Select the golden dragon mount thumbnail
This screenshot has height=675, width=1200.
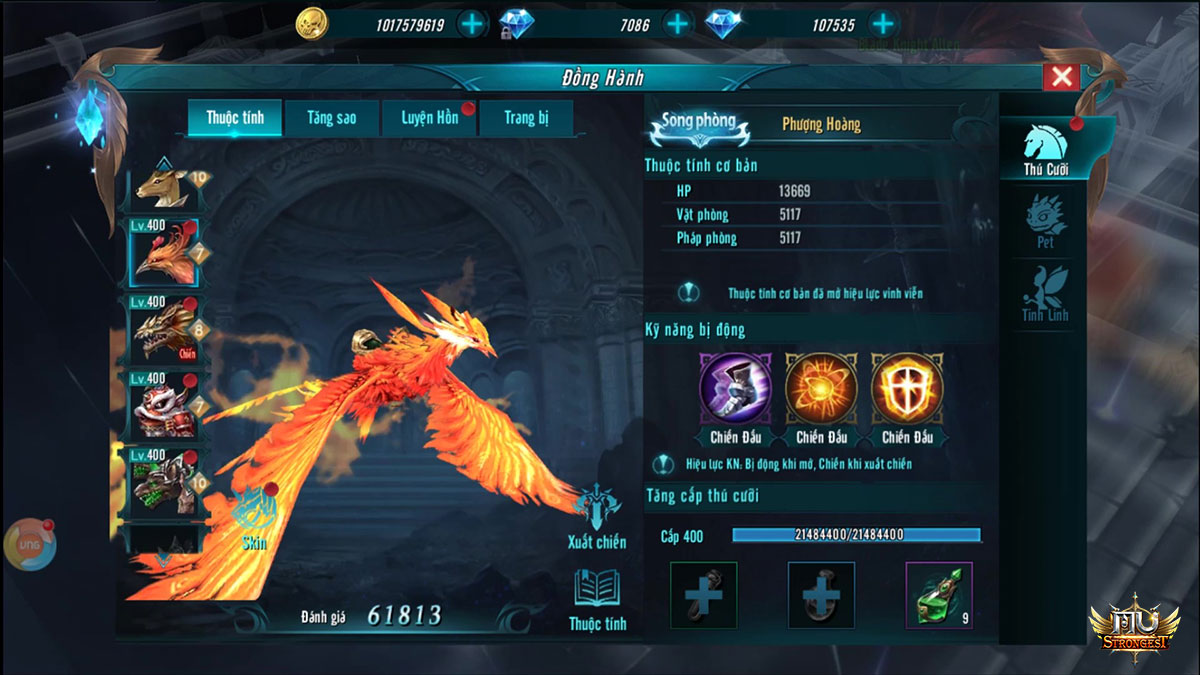pyautogui.click(x=164, y=329)
